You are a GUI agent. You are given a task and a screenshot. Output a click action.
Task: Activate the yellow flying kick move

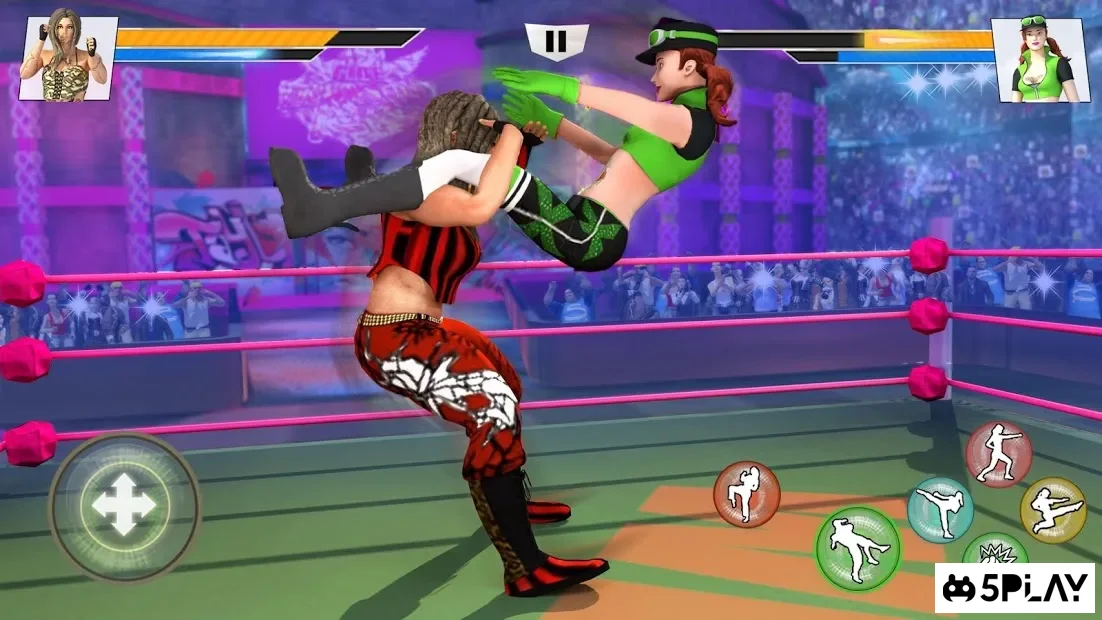click(1052, 510)
